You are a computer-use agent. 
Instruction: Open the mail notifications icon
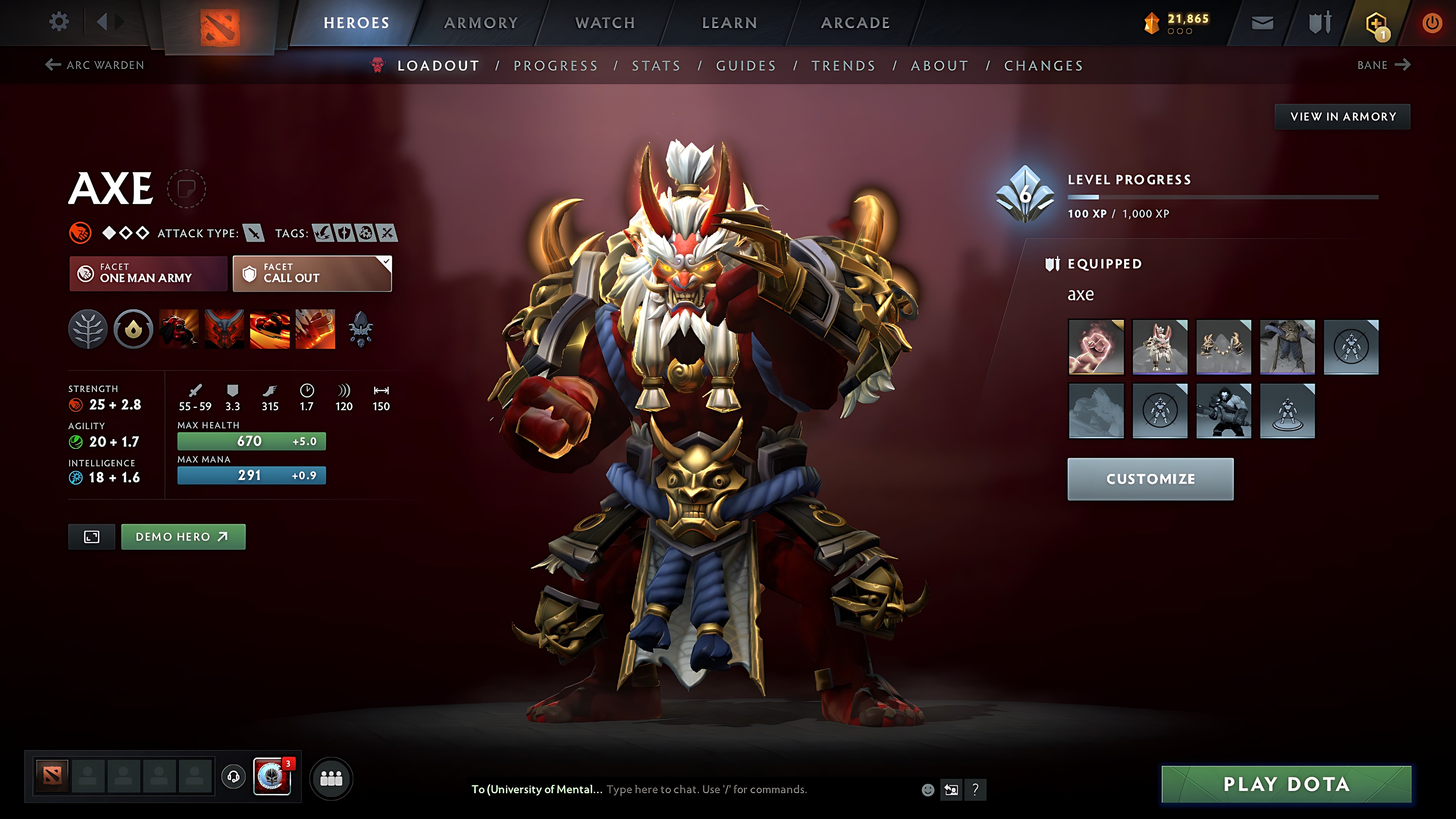pos(1263,22)
